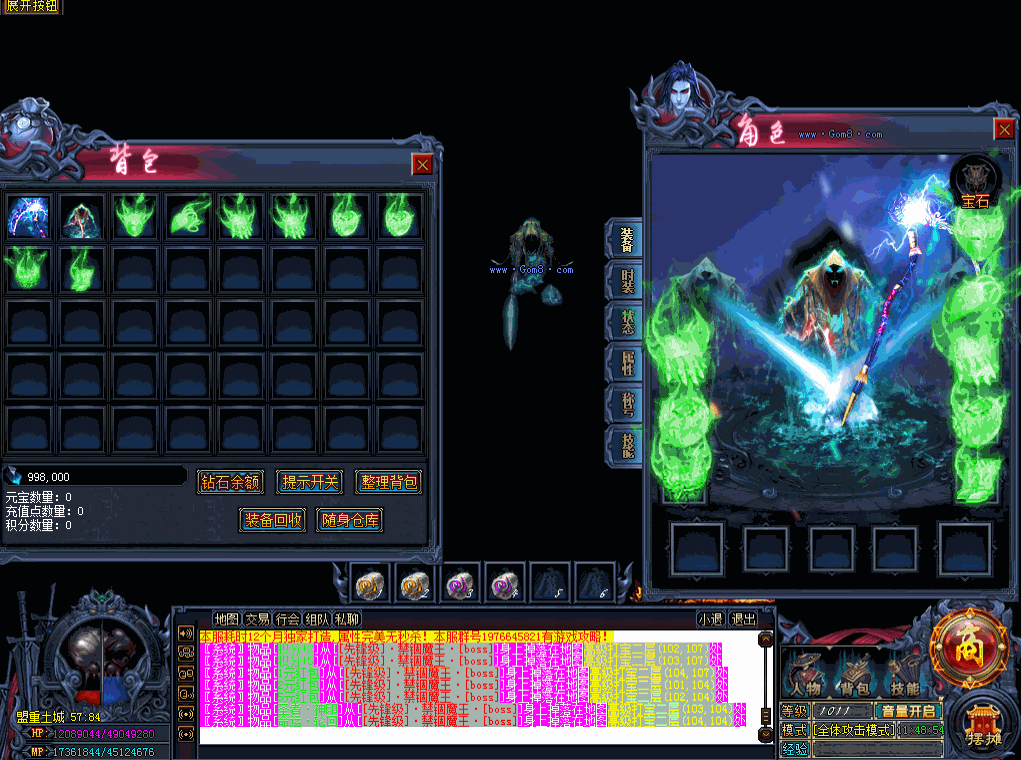Switch to the 装备 equipment tab
The image size is (1021, 760).
click(626, 241)
